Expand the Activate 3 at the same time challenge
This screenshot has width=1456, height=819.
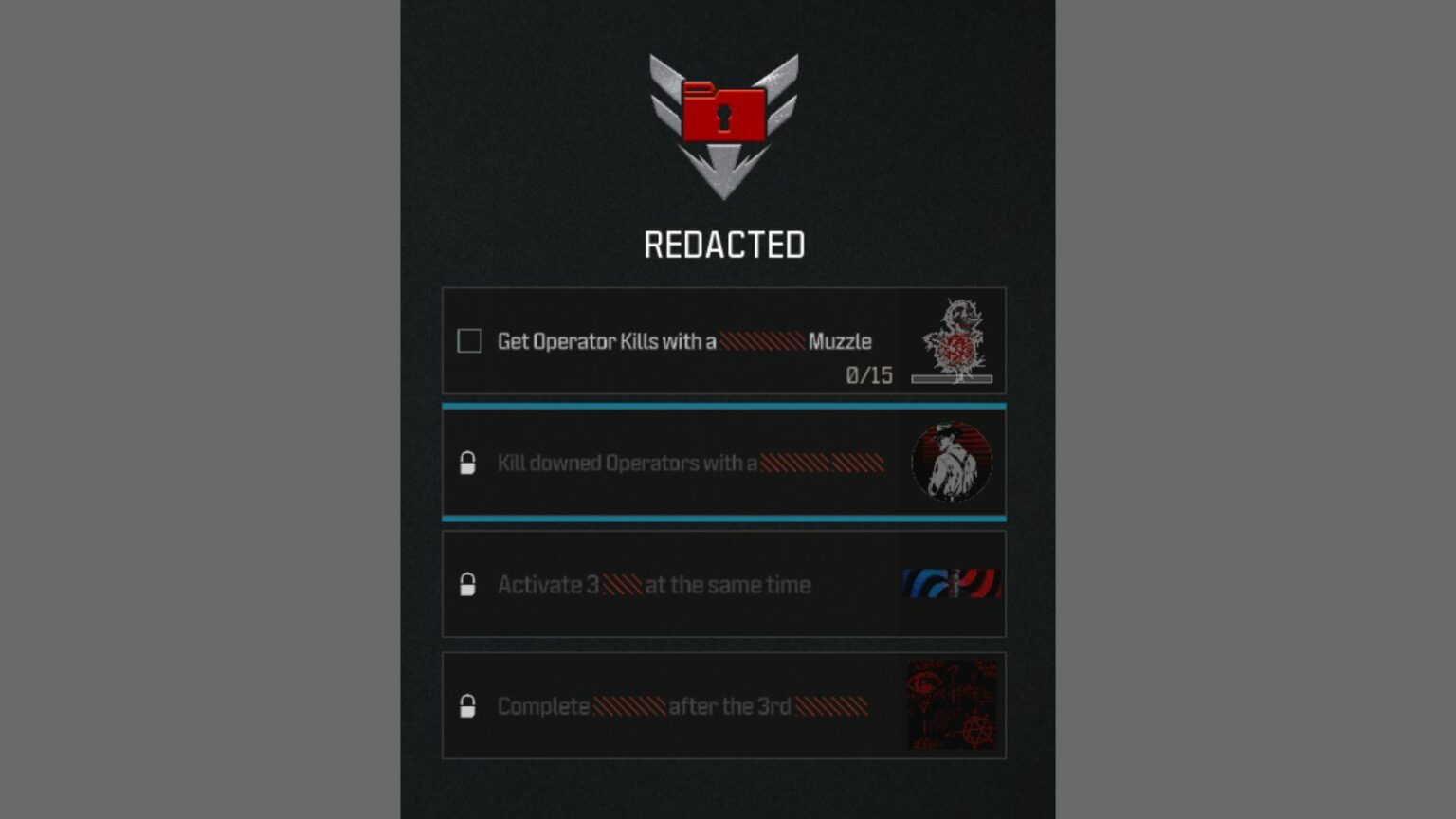[724, 585]
